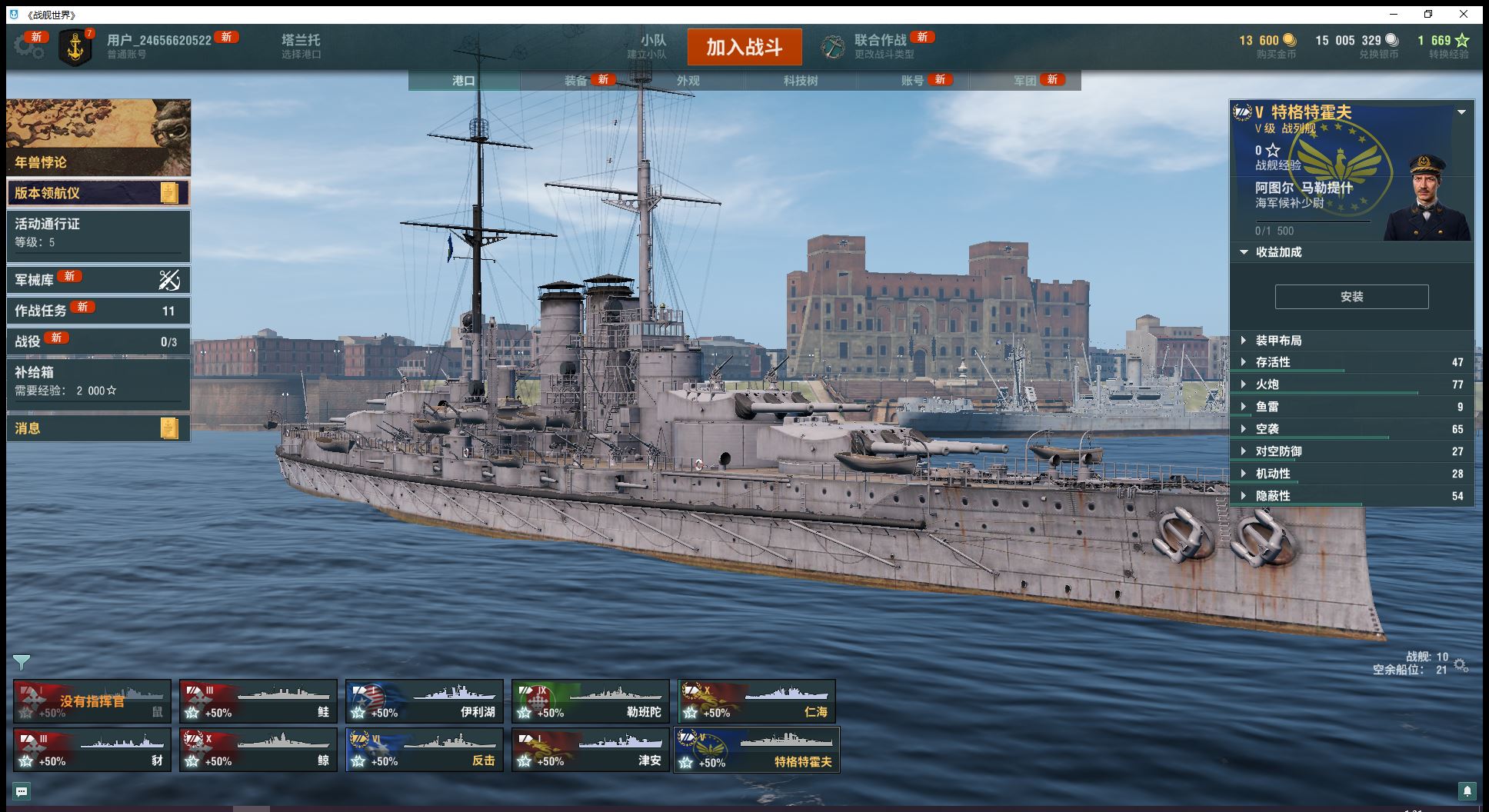Open the 外观 tab
Screen dimensions: 1489x812
688,81
